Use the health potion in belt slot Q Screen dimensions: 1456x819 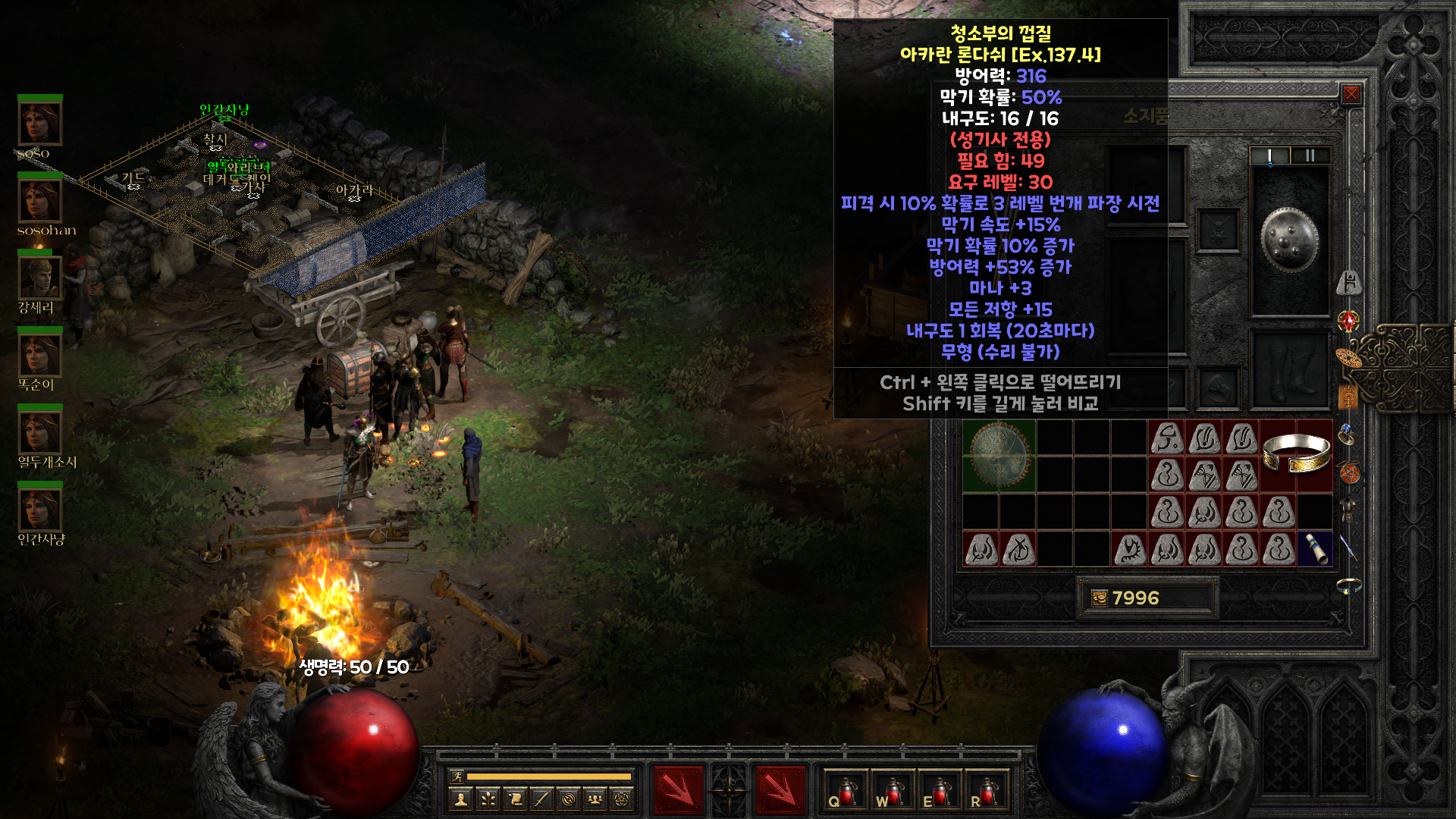click(x=845, y=791)
